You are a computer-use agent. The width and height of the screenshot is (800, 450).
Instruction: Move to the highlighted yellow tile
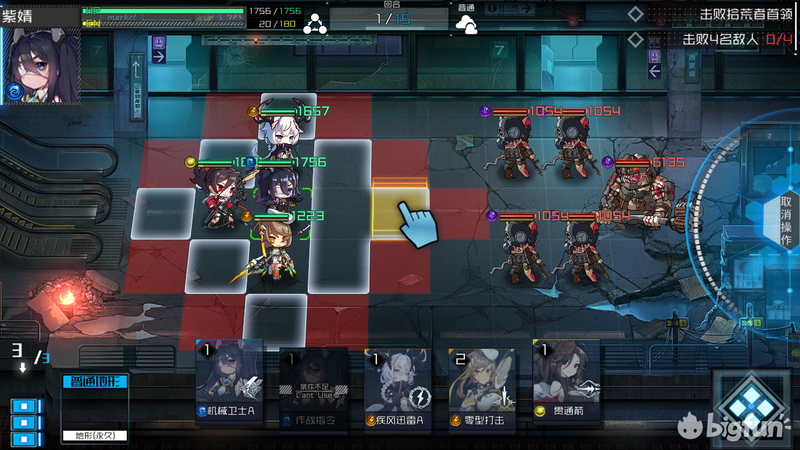(x=400, y=210)
